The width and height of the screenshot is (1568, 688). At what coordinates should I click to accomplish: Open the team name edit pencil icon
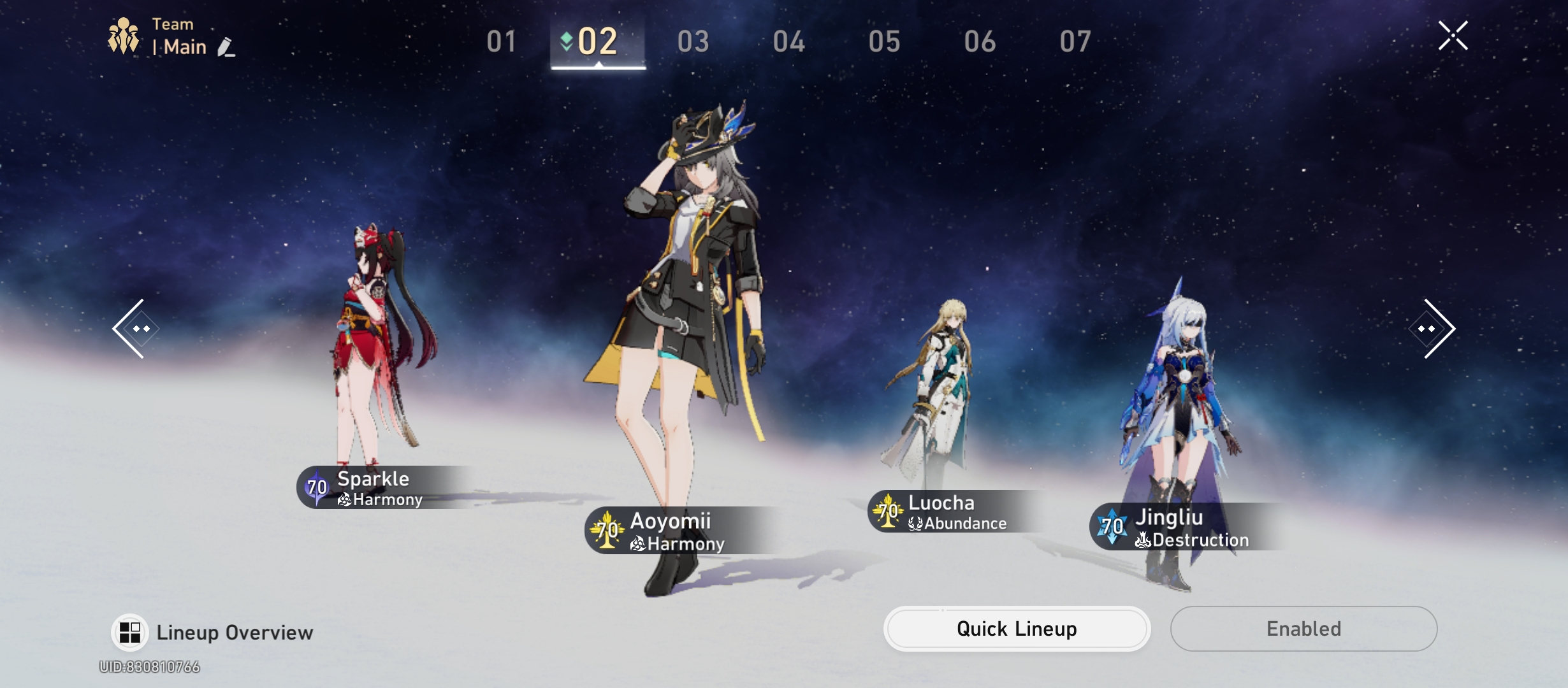point(227,47)
